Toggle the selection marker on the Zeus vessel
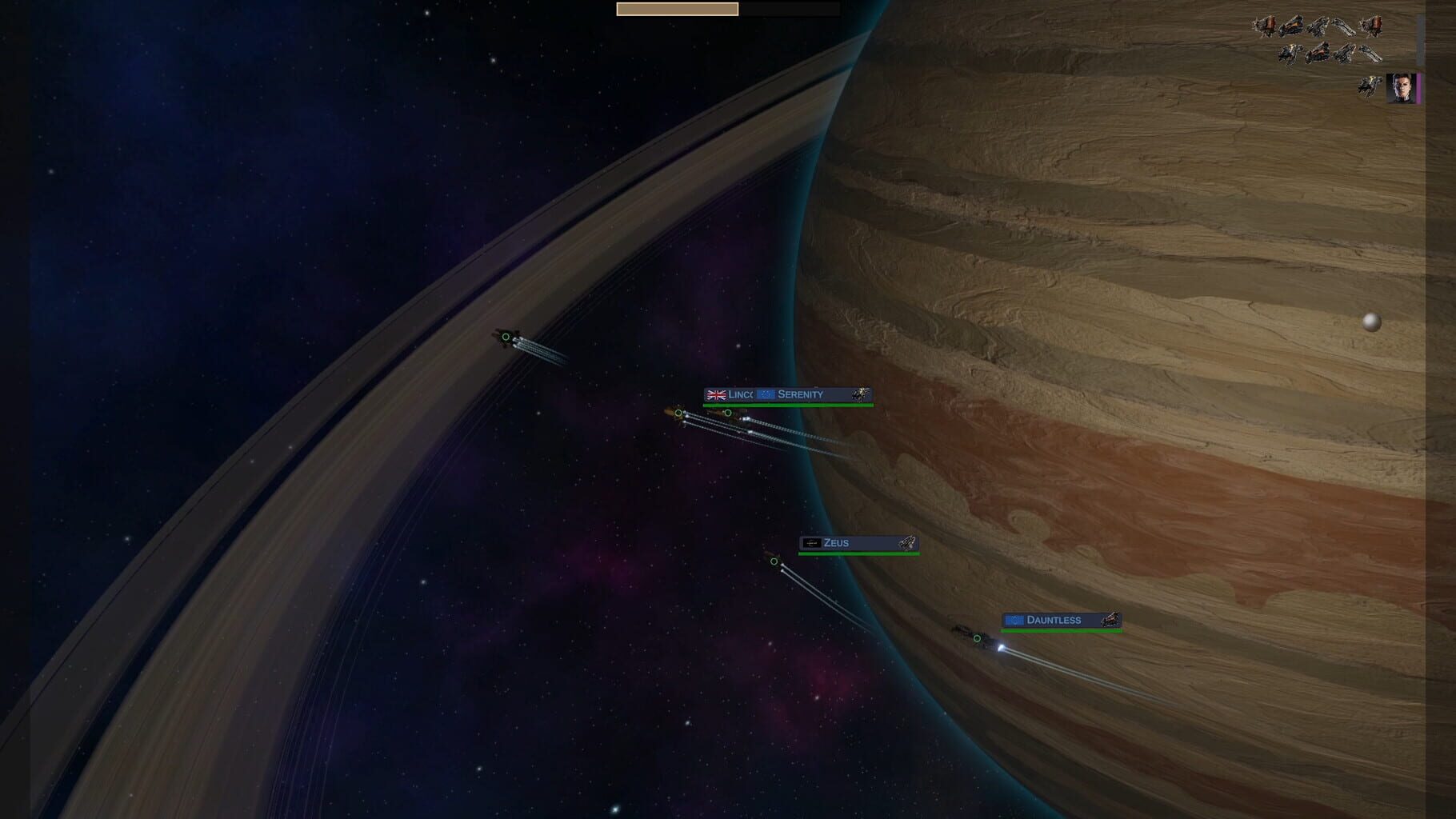 (x=774, y=562)
